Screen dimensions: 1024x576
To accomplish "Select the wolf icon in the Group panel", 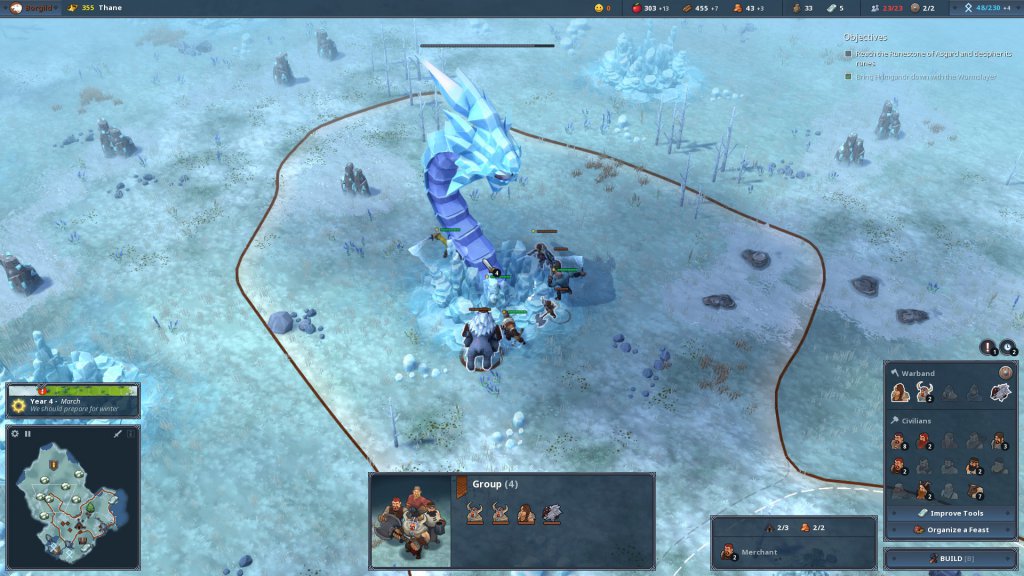I will (551, 514).
